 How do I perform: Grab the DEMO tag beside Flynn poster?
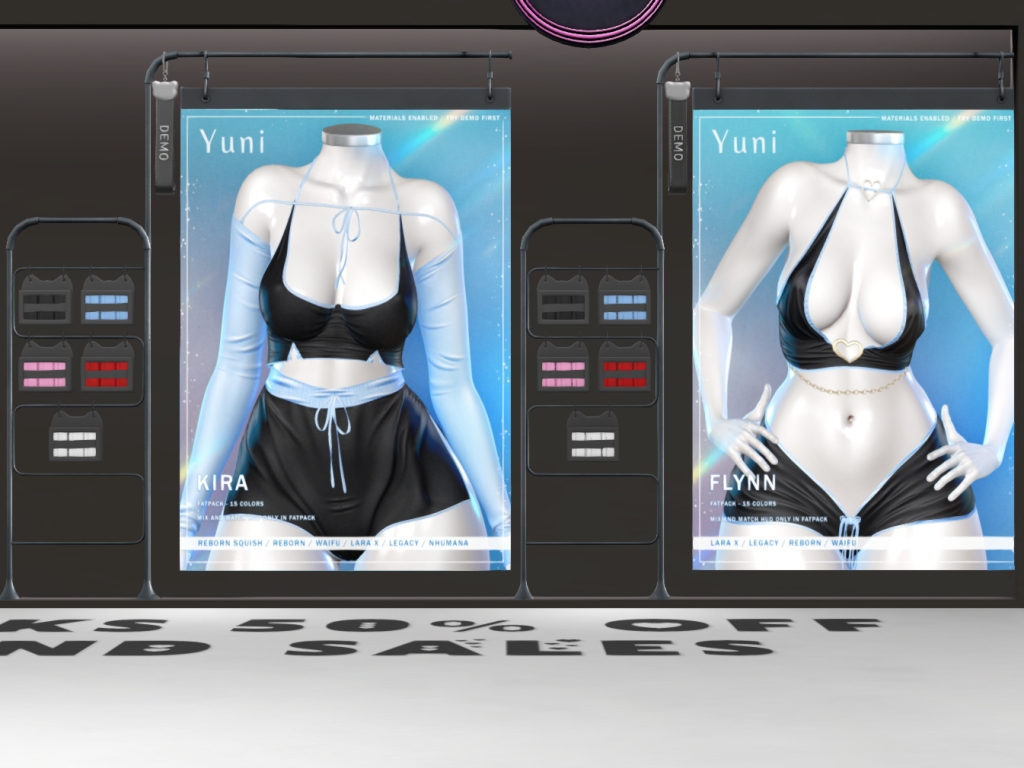tap(678, 140)
